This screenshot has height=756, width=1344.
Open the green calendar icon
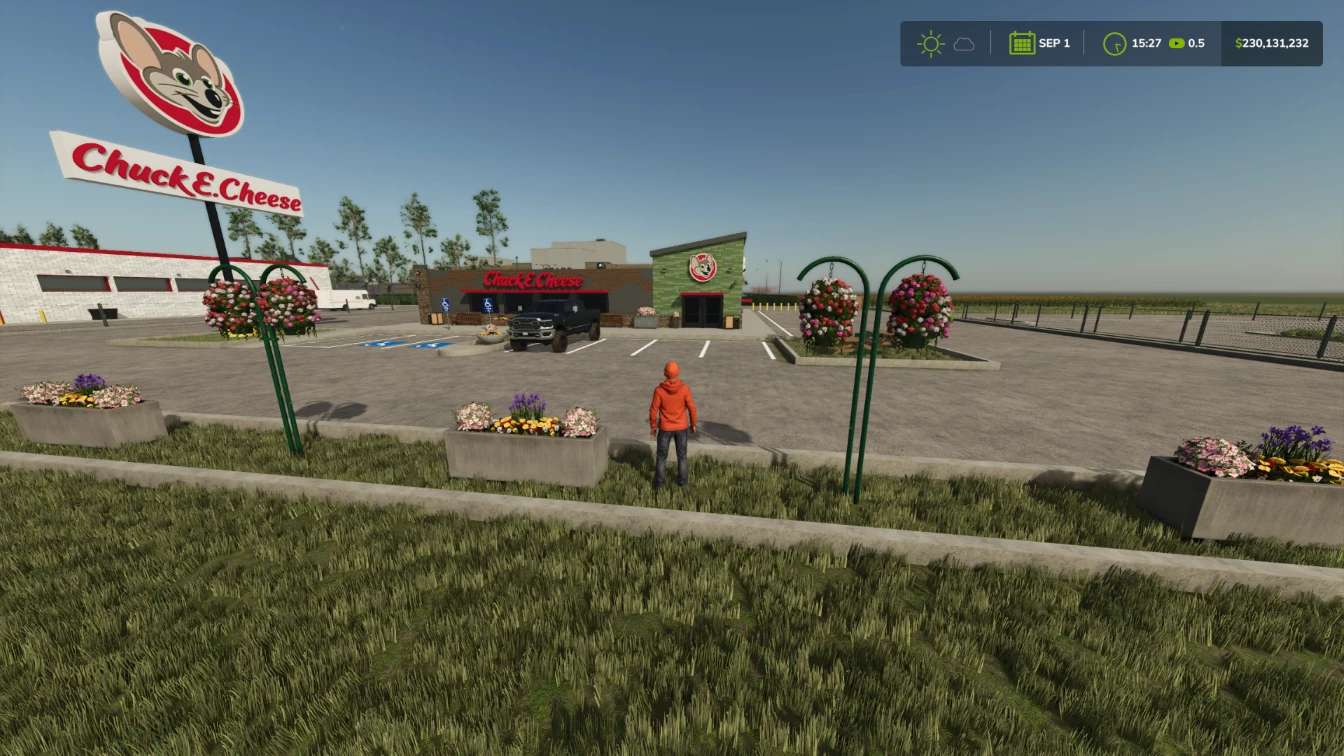click(1021, 43)
